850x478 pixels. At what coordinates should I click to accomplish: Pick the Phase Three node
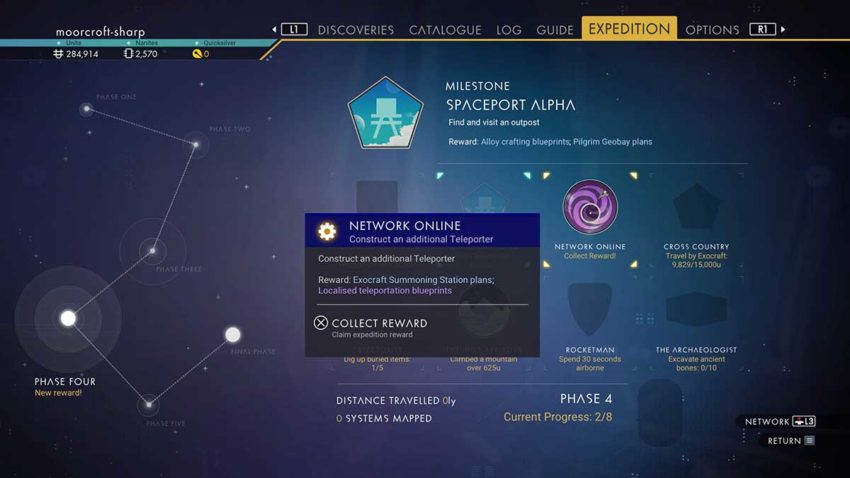[x=152, y=250]
